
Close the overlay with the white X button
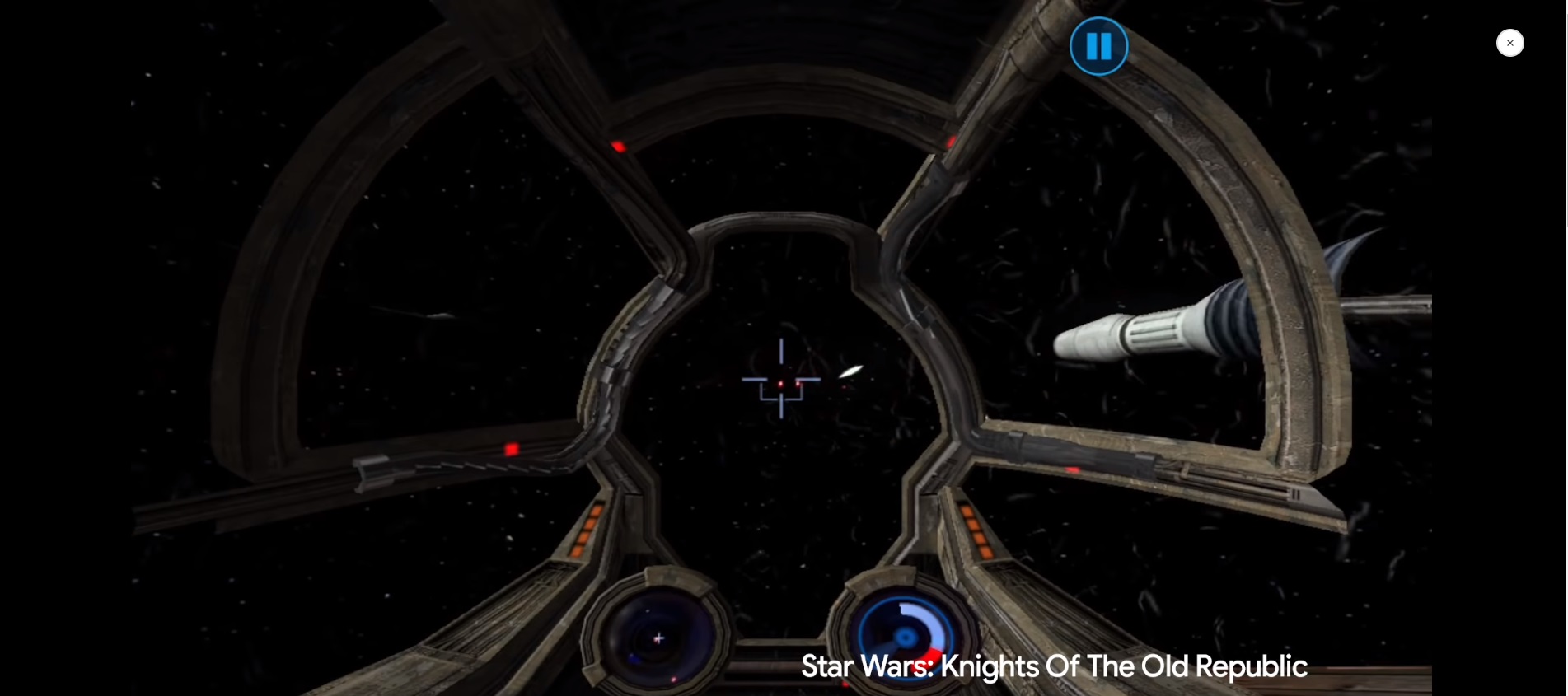1509,43
